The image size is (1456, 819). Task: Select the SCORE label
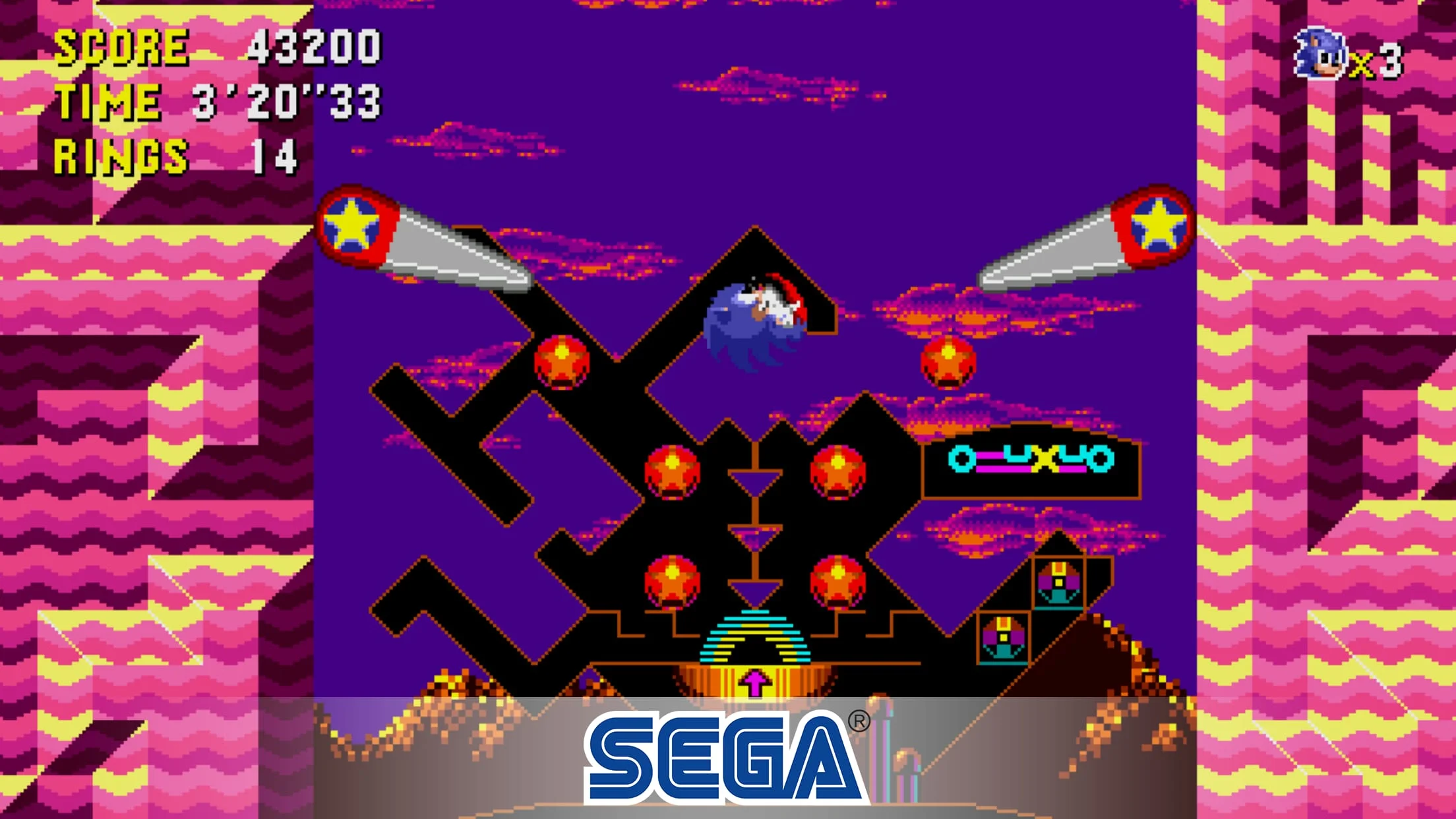122,46
